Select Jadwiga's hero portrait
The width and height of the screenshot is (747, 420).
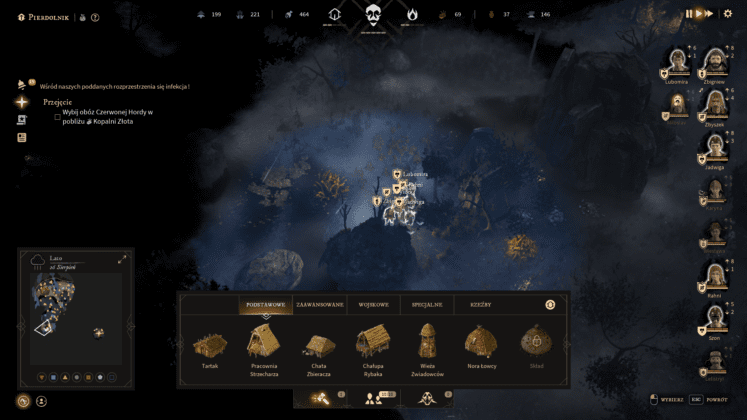pyautogui.click(x=716, y=147)
